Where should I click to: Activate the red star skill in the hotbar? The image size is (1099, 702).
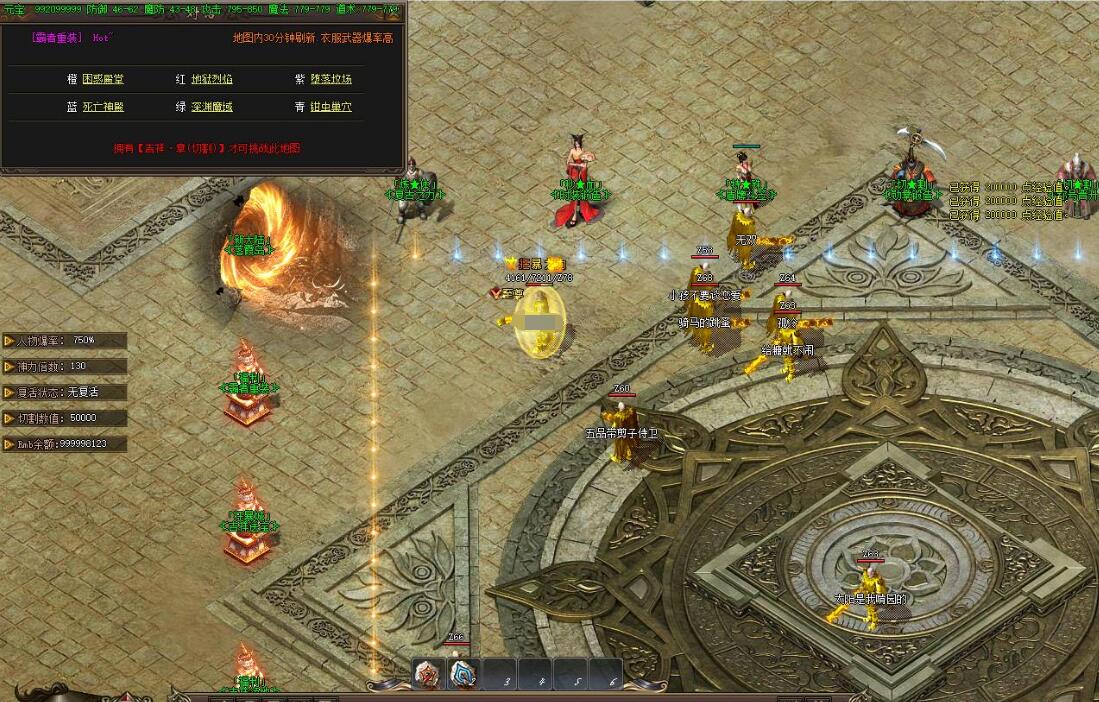click(x=429, y=675)
